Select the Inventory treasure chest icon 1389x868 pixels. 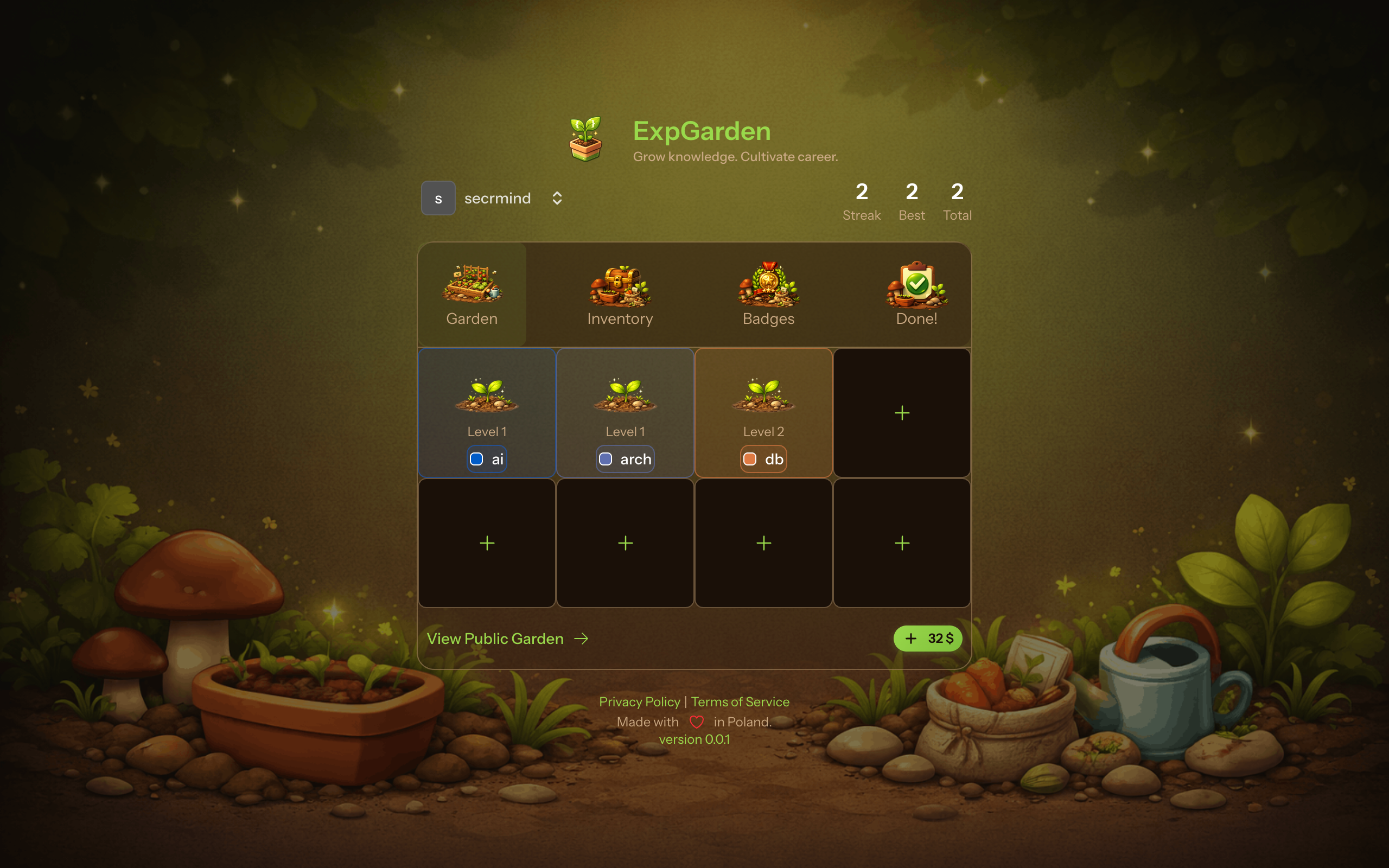click(x=620, y=285)
